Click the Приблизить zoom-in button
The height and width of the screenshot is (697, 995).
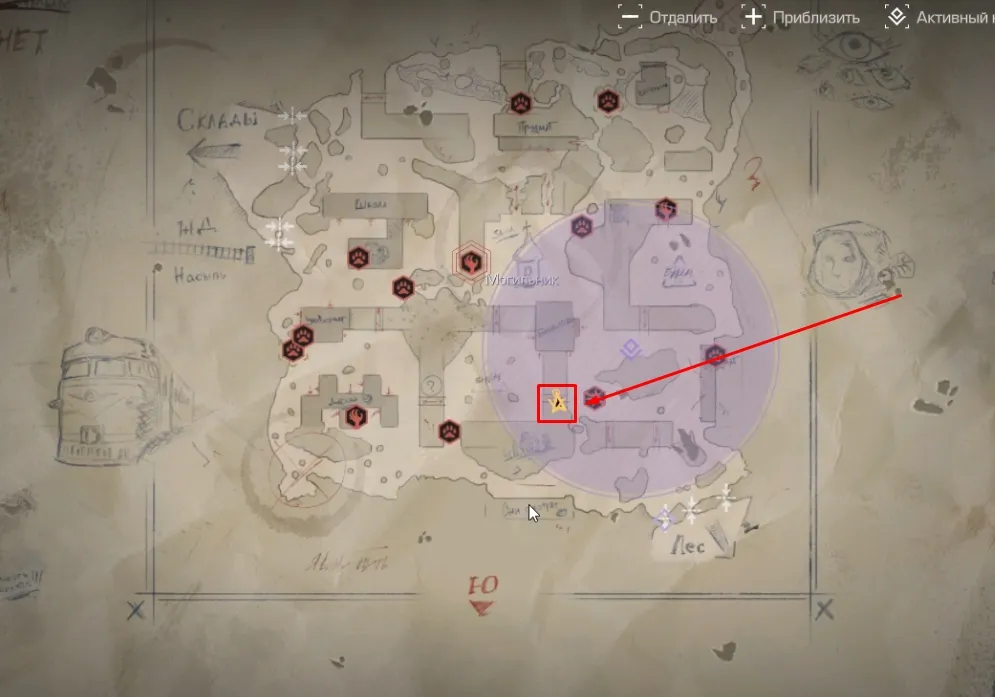[x=800, y=17]
